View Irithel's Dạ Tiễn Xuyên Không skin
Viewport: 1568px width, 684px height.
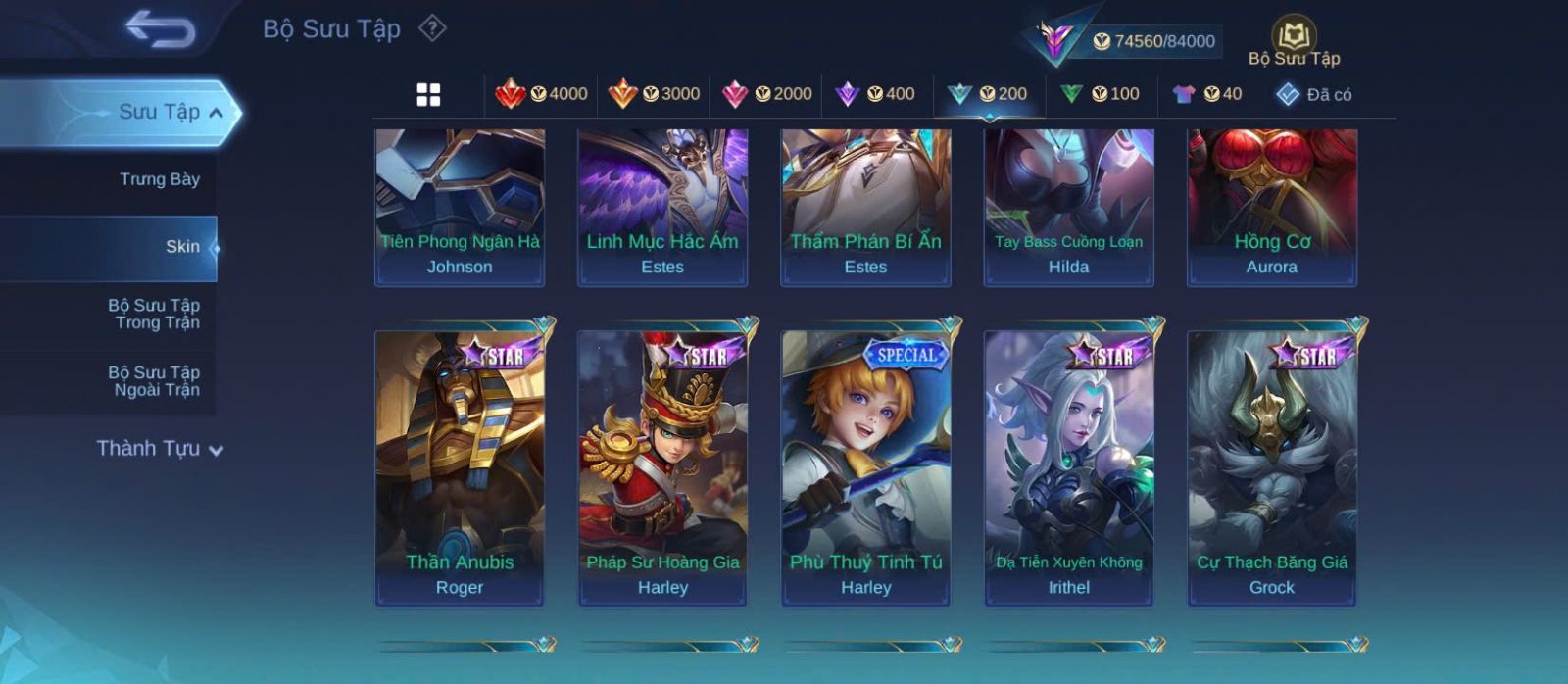[x=1068, y=467]
